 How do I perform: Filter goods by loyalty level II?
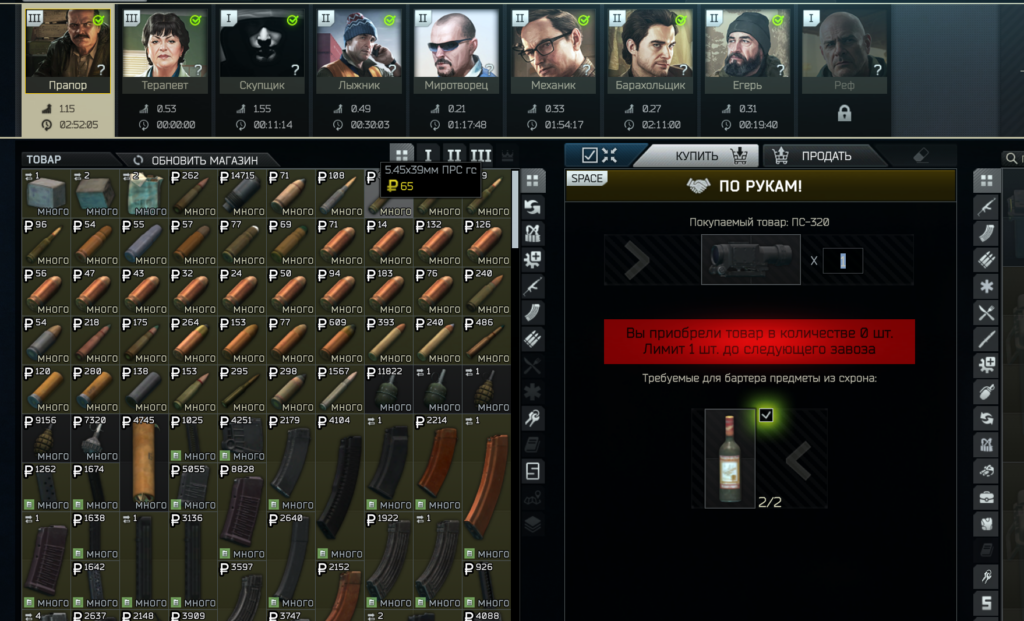pos(454,156)
